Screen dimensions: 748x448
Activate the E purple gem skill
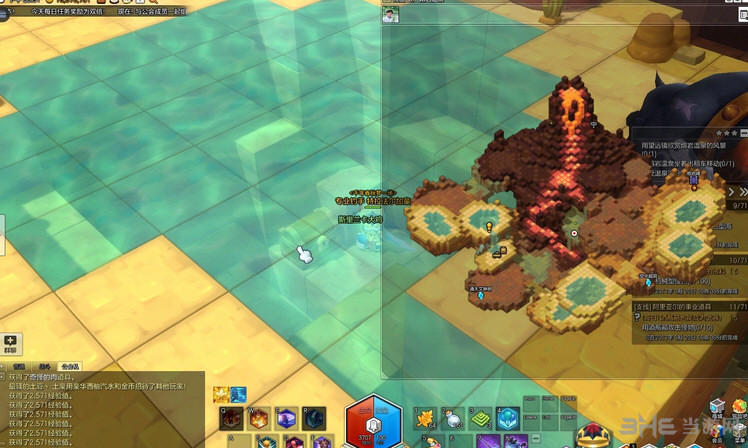point(286,418)
